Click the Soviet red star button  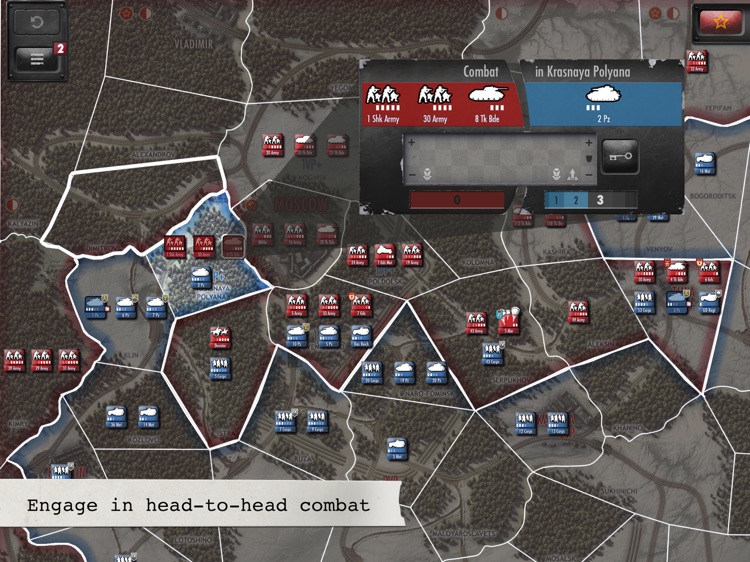[x=717, y=22]
